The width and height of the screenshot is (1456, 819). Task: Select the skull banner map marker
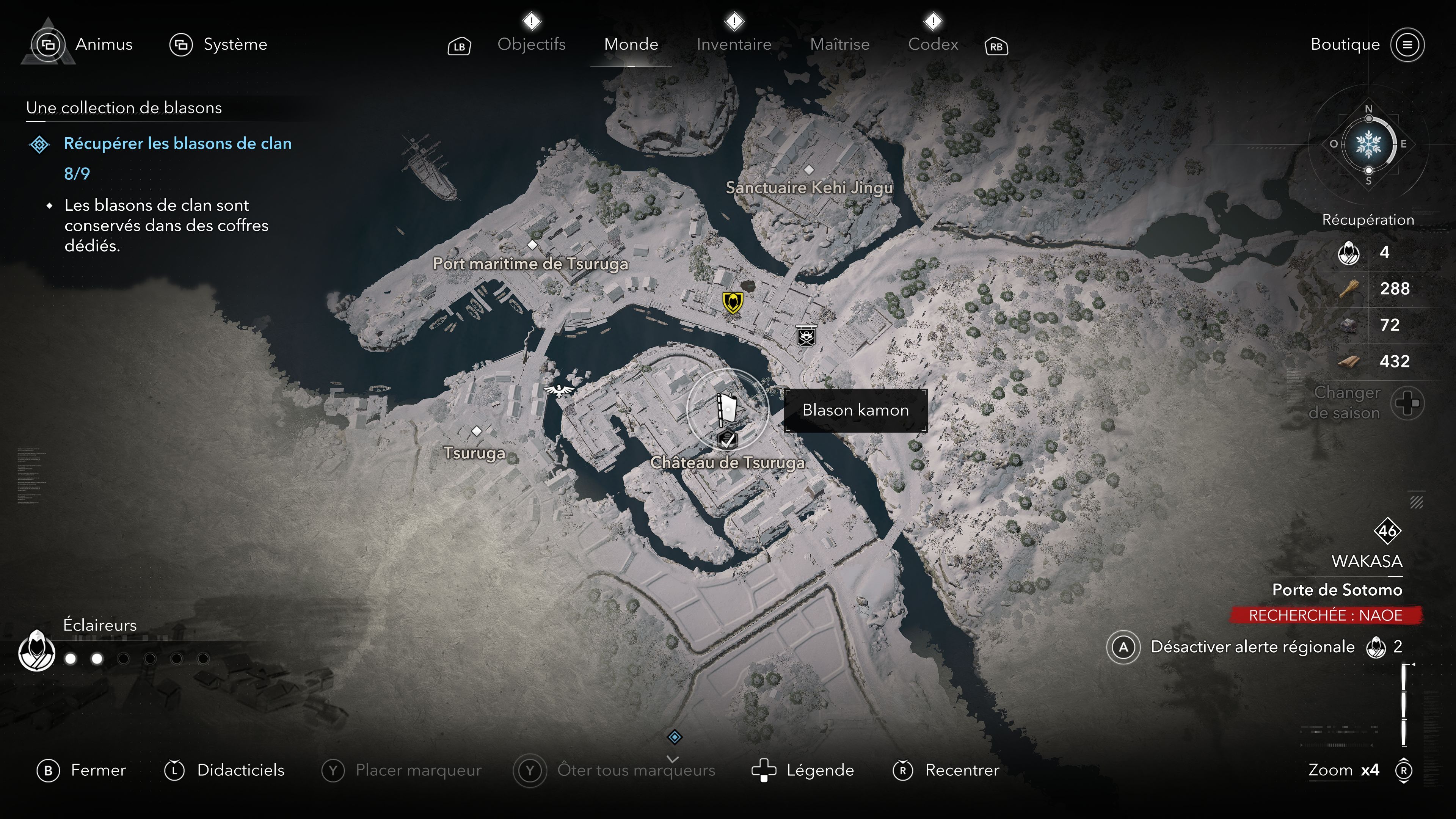click(806, 335)
